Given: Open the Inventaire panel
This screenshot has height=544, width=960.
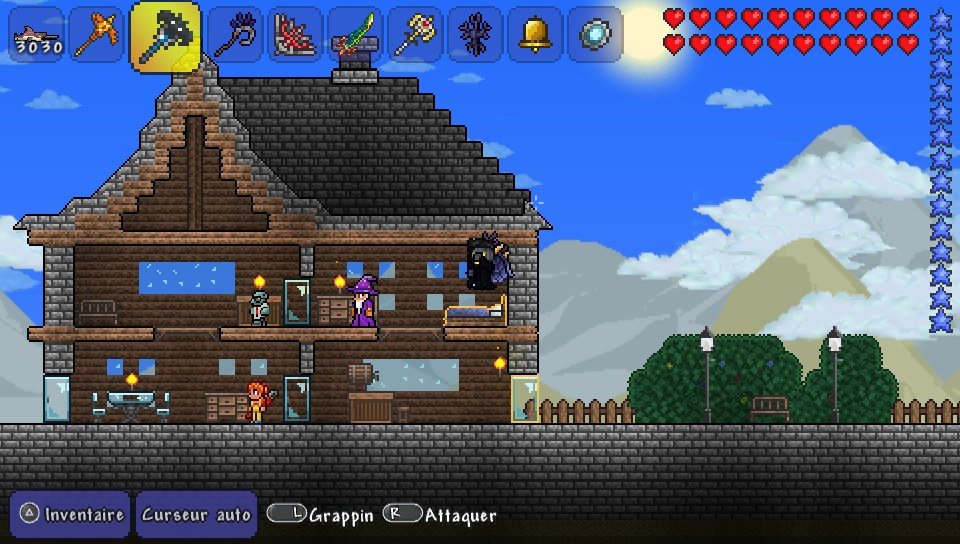Looking at the screenshot, I should [x=70, y=515].
